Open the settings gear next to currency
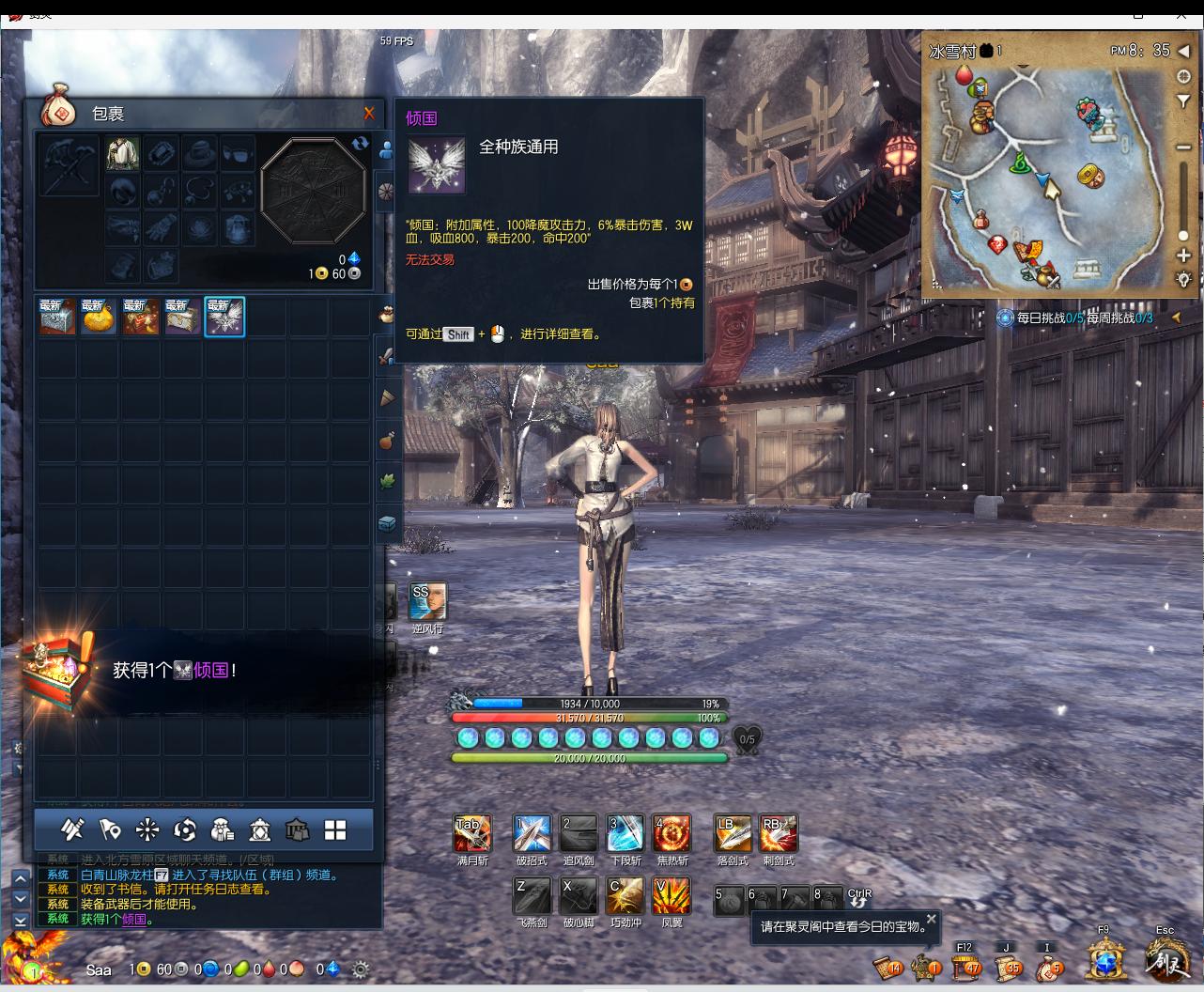The width and height of the screenshot is (1204, 992). pyautogui.click(x=360, y=969)
